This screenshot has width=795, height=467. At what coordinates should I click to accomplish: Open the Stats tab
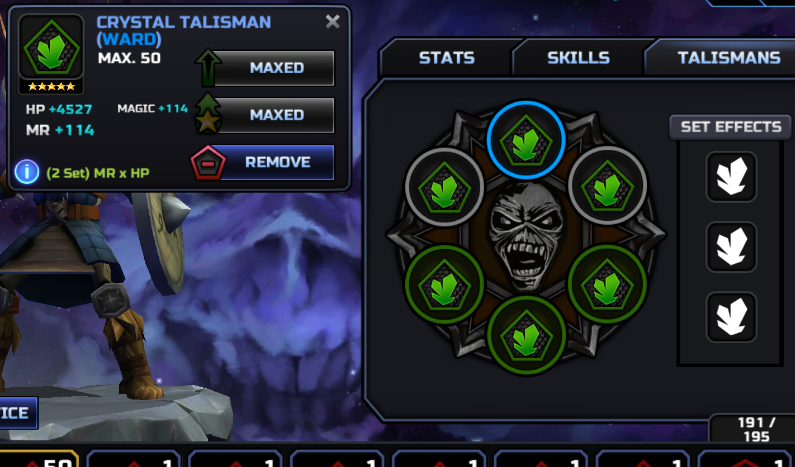click(x=446, y=58)
